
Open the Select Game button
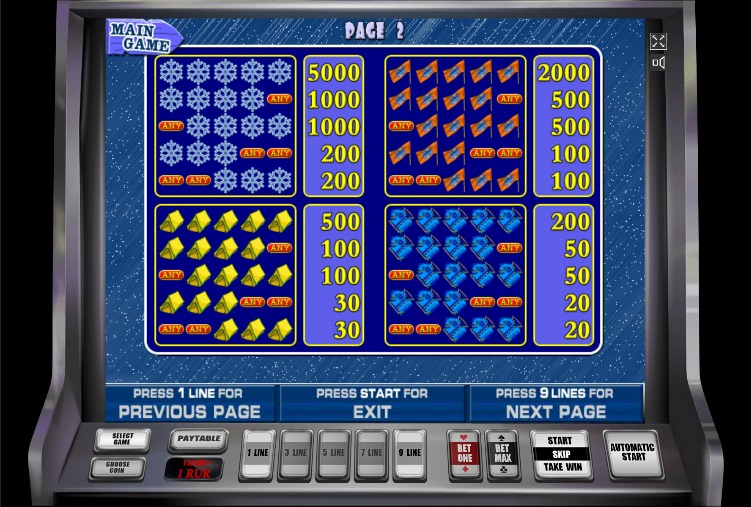pyautogui.click(x=122, y=439)
